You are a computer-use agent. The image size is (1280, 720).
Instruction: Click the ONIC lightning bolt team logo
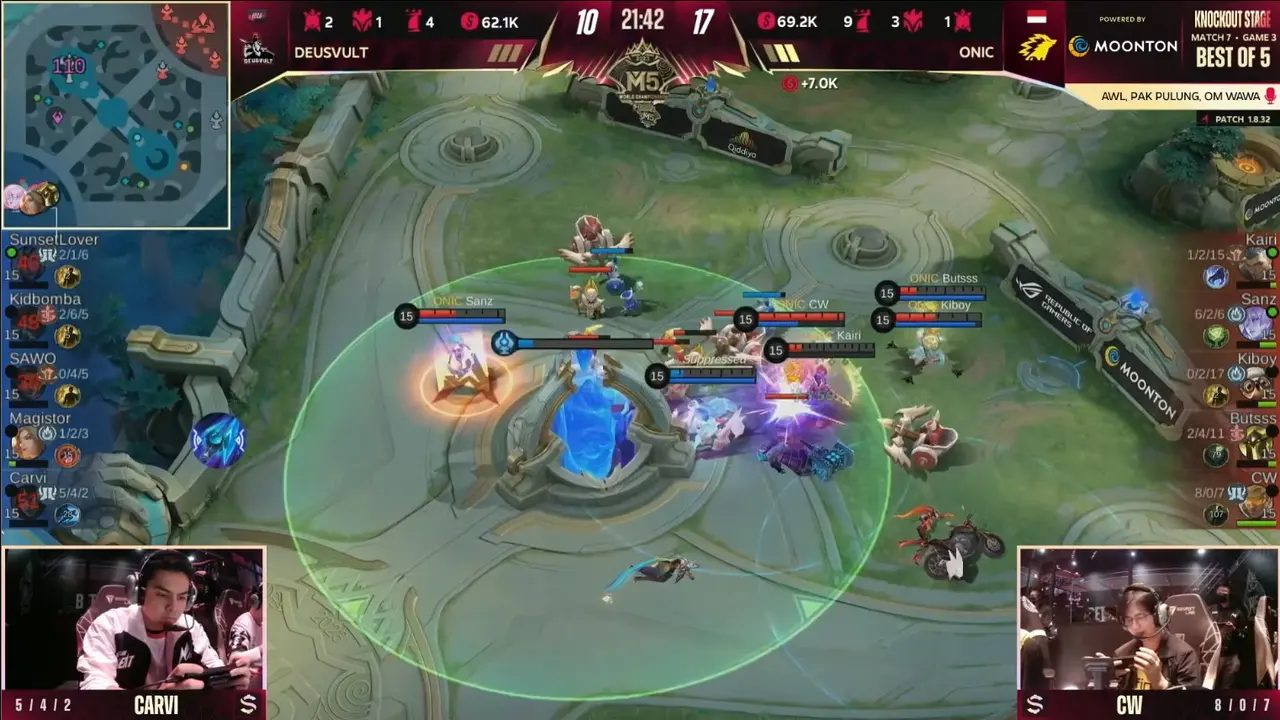pos(1039,45)
